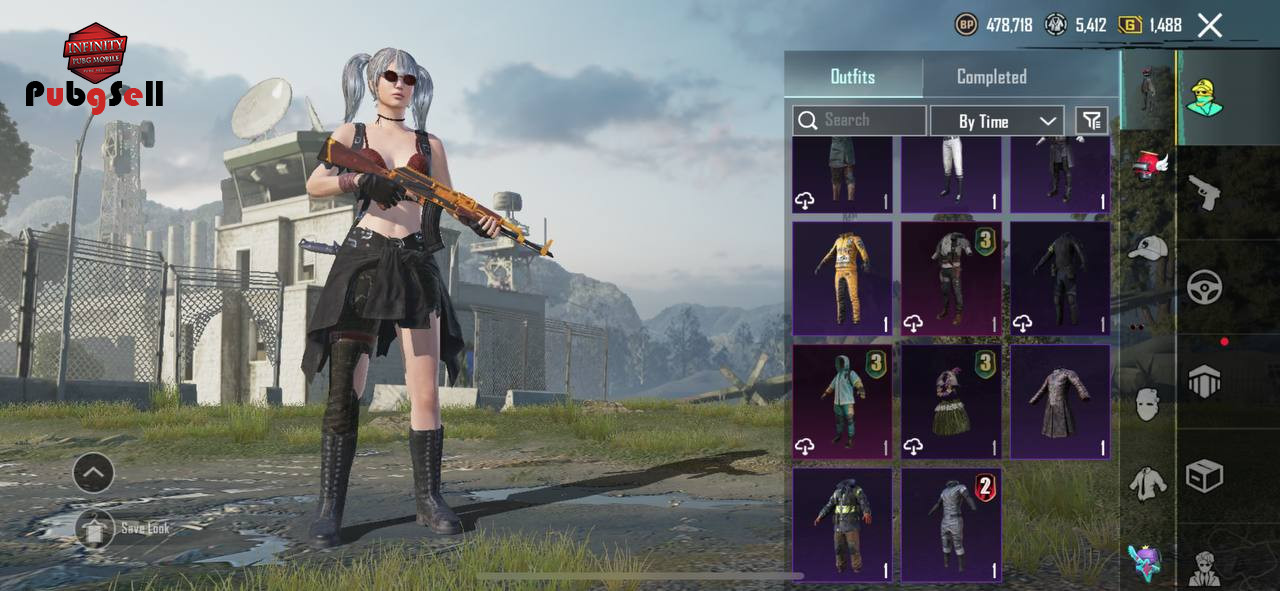Switch to the Completed tab
1280x591 pixels.
[x=991, y=77]
